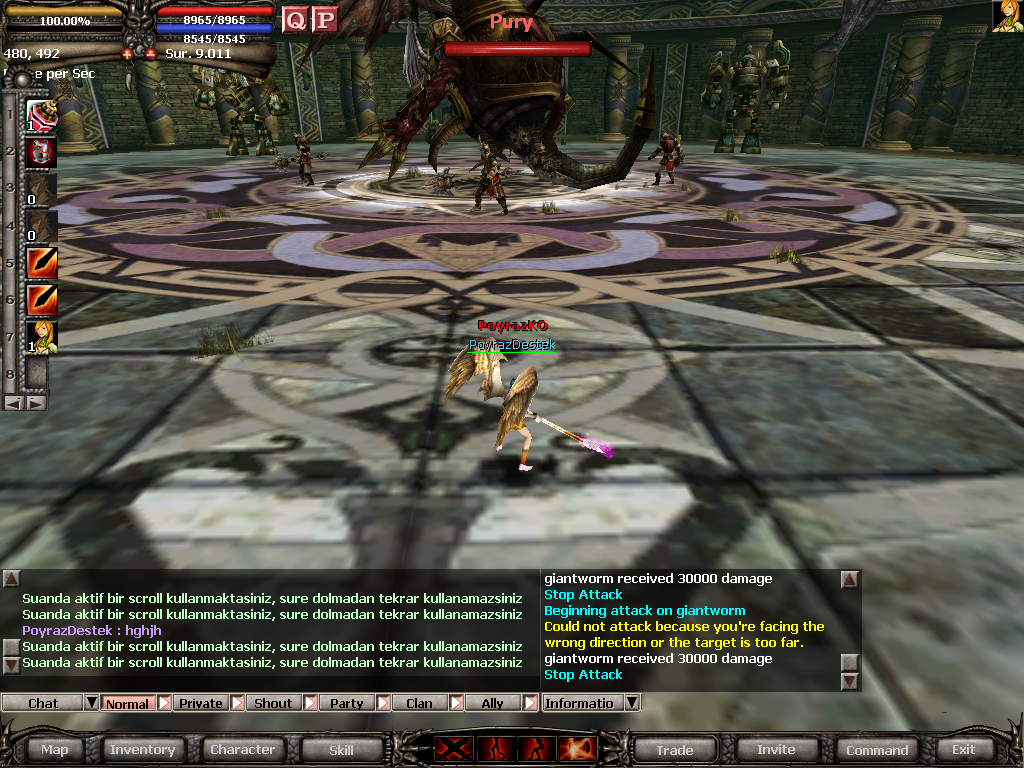Viewport: 1024px width, 768px height.
Task: Click the red P button
Action: pyautogui.click(x=324, y=20)
